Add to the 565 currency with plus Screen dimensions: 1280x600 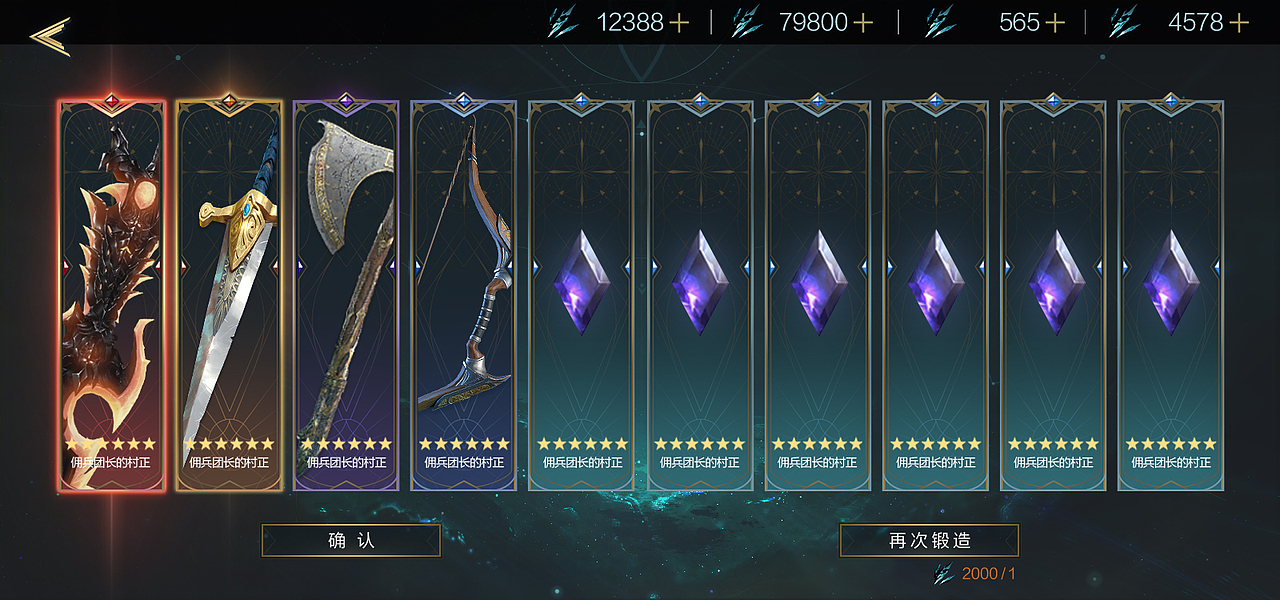pos(1054,23)
